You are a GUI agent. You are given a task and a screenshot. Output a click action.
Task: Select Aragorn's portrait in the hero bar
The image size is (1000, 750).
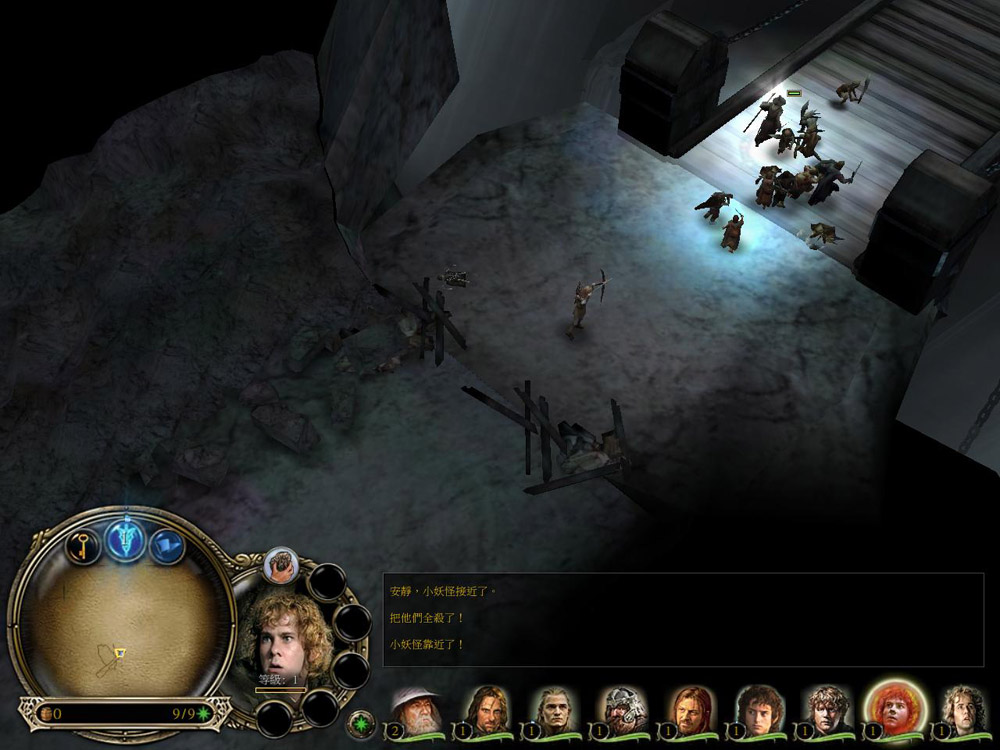486,711
